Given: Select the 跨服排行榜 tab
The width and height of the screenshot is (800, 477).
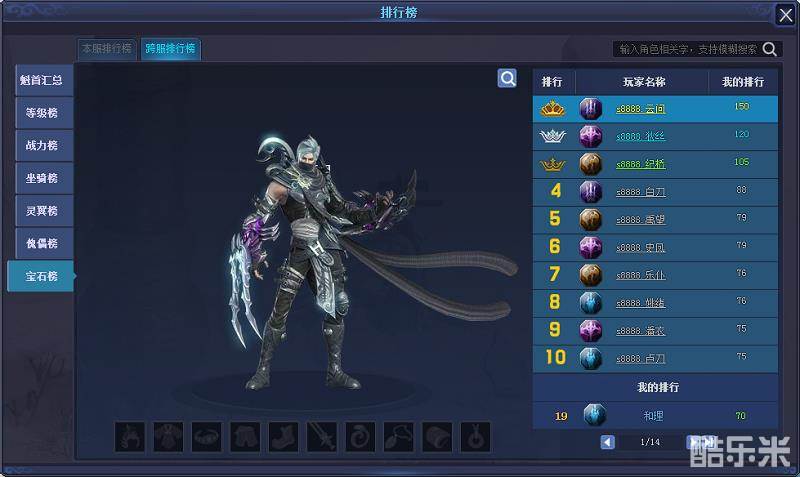Looking at the screenshot, I should point(170,48).
